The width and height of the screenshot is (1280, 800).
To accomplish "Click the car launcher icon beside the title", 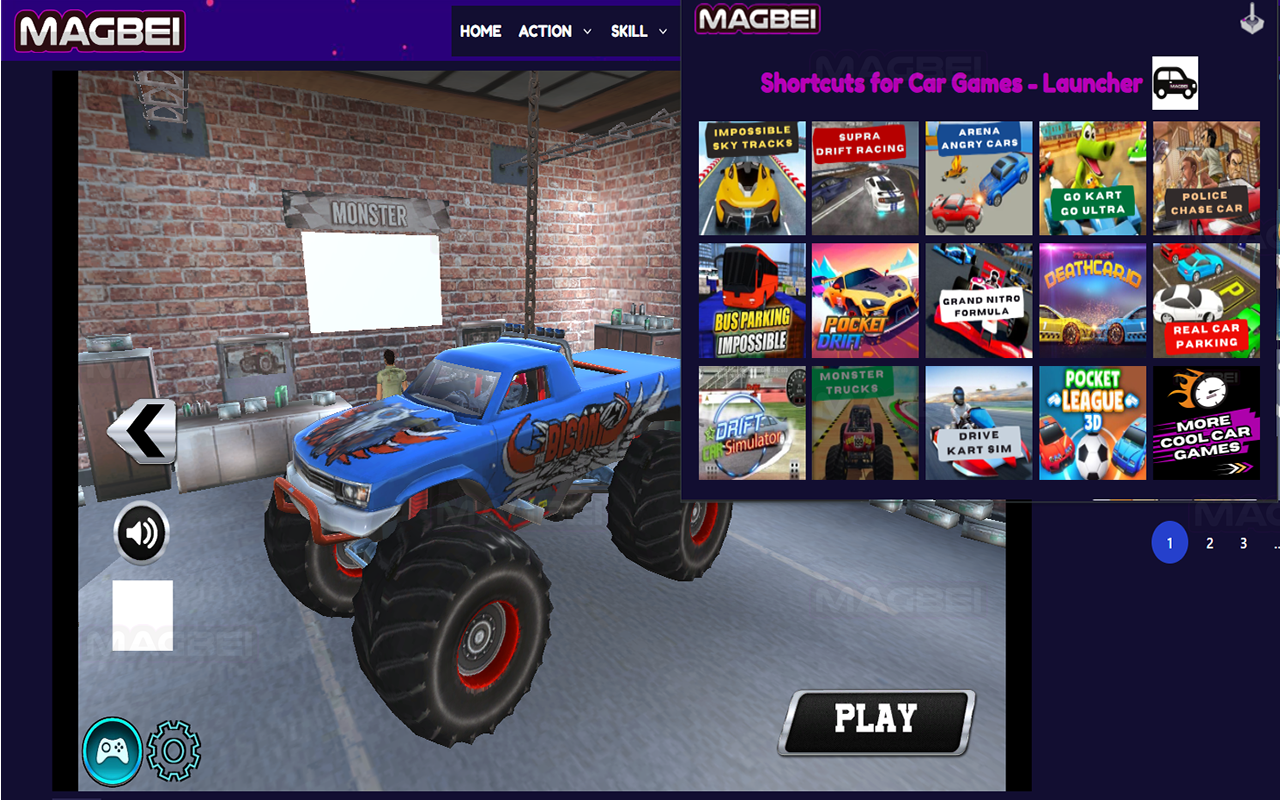I will (x=1174, y=83).
